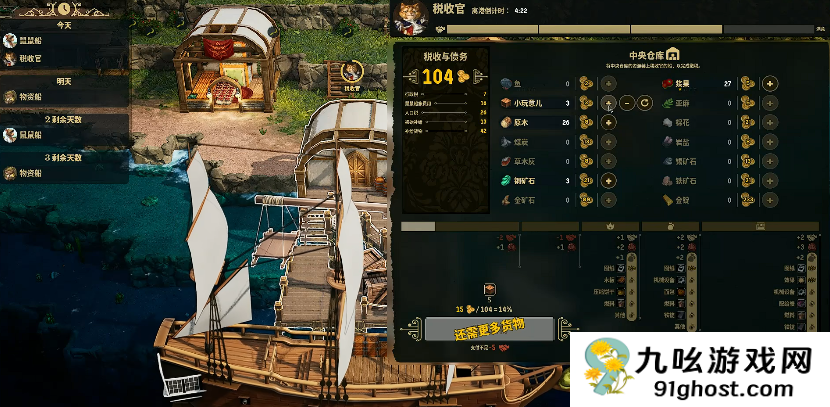The width and height of the screenshot is (830, 407).
Task: Click the tax collector portrait marker
Action: (352, 73)
